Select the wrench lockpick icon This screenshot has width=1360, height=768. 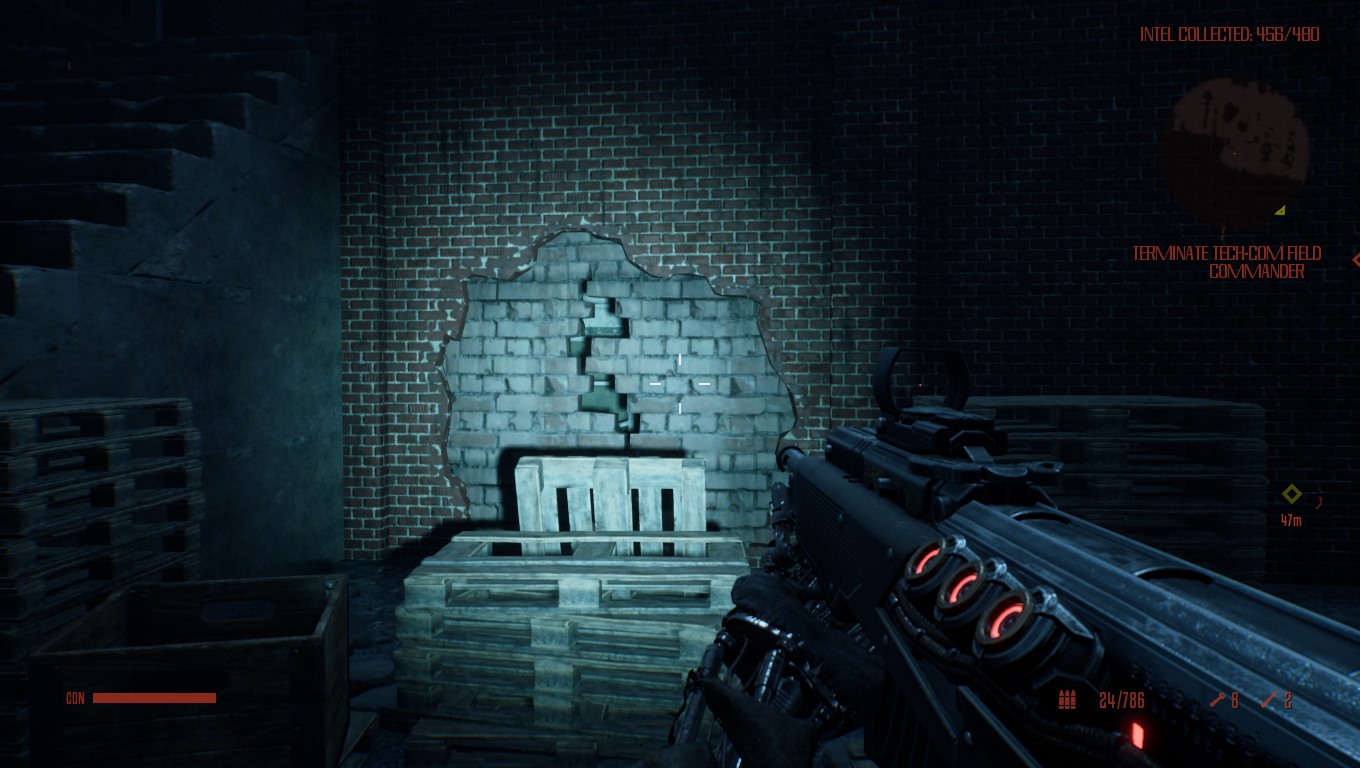click(1218, 700)
